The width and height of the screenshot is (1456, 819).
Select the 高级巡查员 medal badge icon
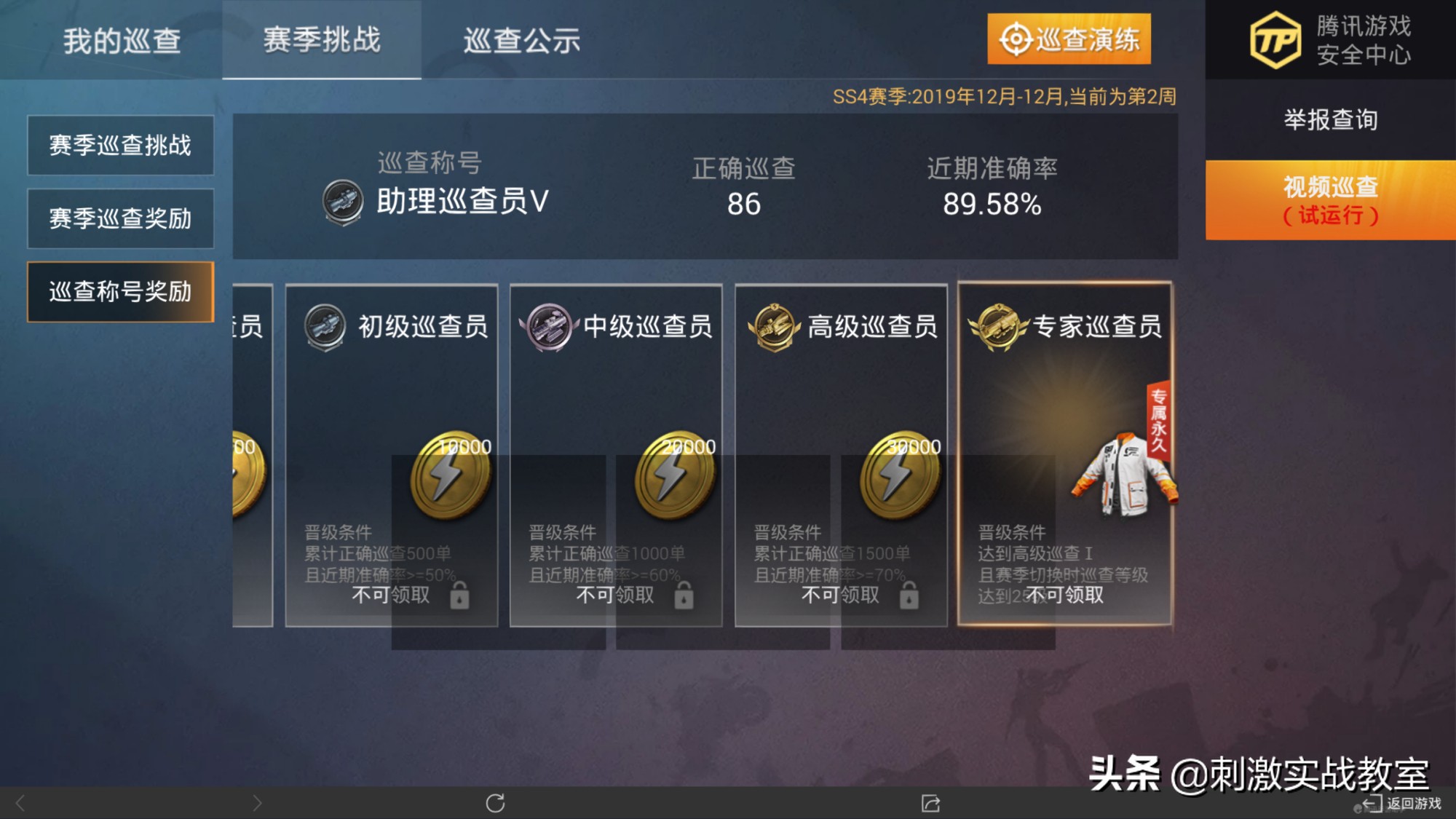[773, 327]
